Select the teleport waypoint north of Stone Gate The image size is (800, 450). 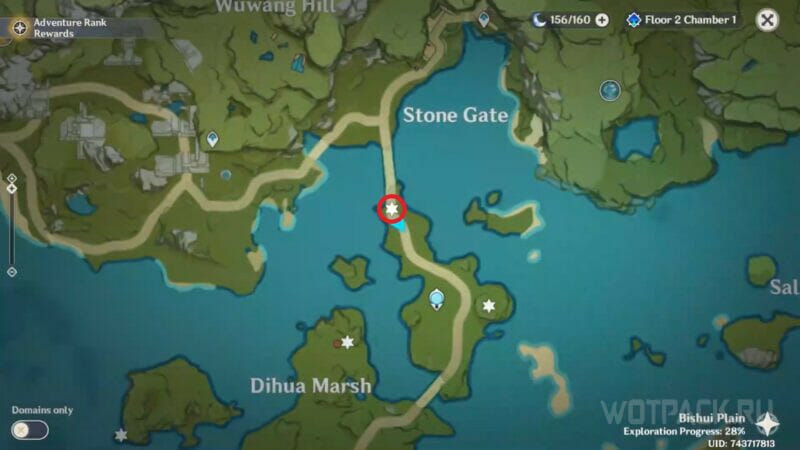[x=484, y=19]
